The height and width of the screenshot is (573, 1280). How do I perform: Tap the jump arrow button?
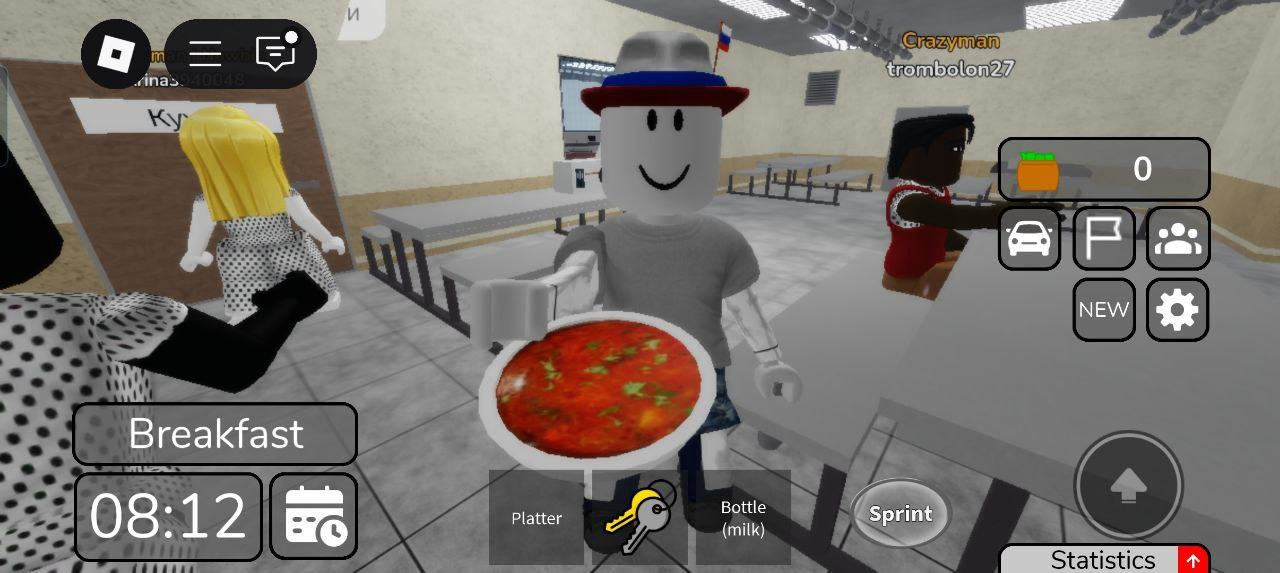point(1128,486)
